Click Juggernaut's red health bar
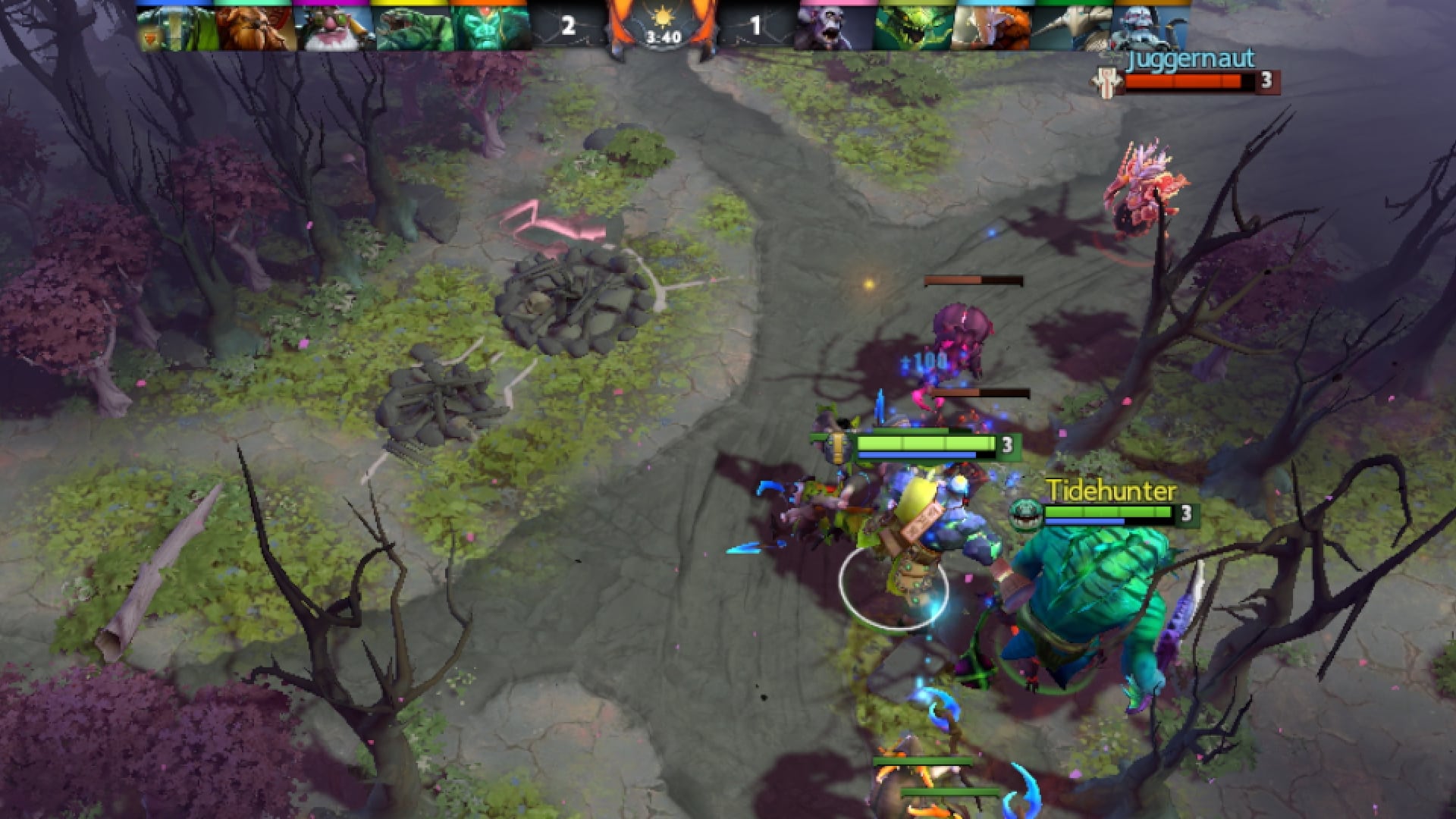The height and width of the screenshot is (819, 1456). coord(1183,82)
